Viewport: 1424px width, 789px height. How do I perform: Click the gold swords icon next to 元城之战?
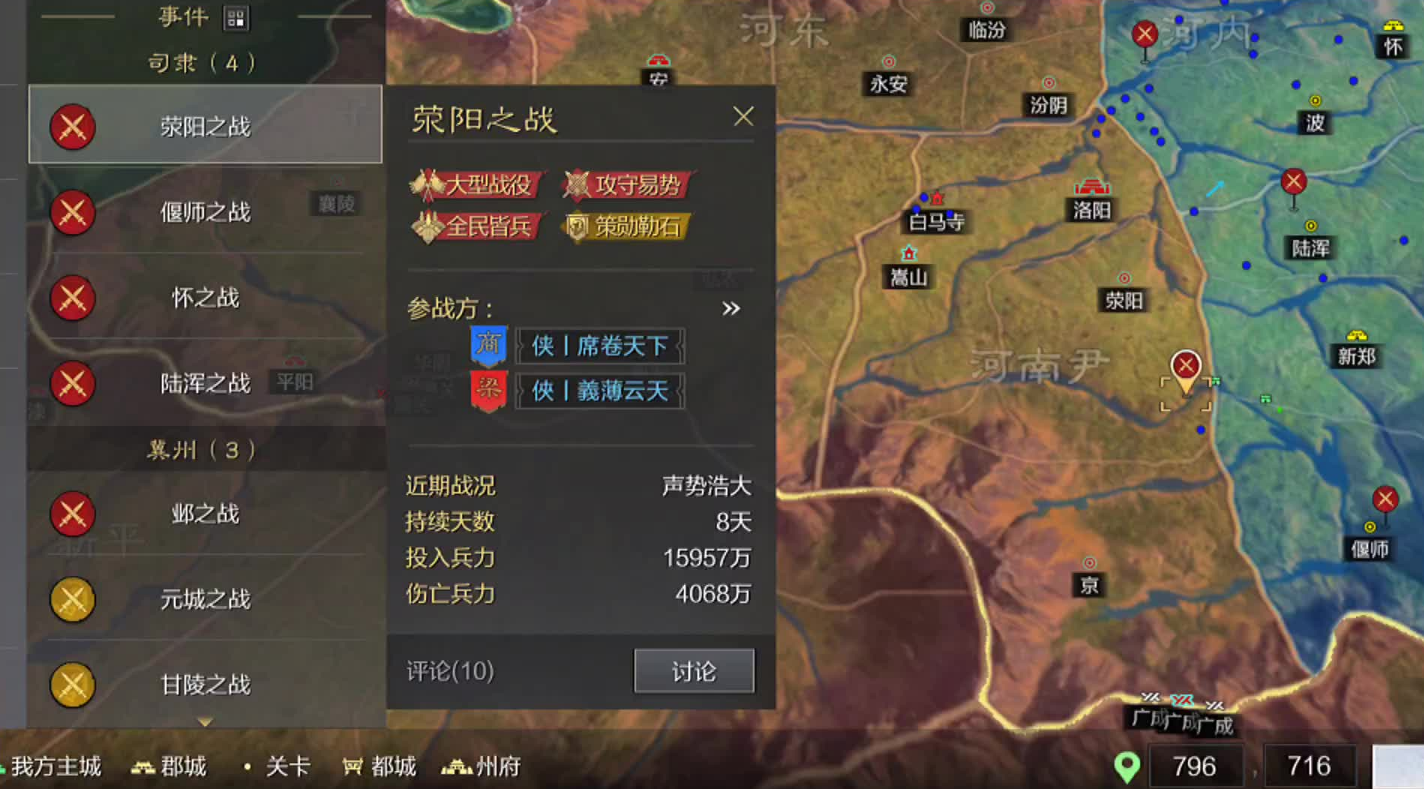pos(72,600)
